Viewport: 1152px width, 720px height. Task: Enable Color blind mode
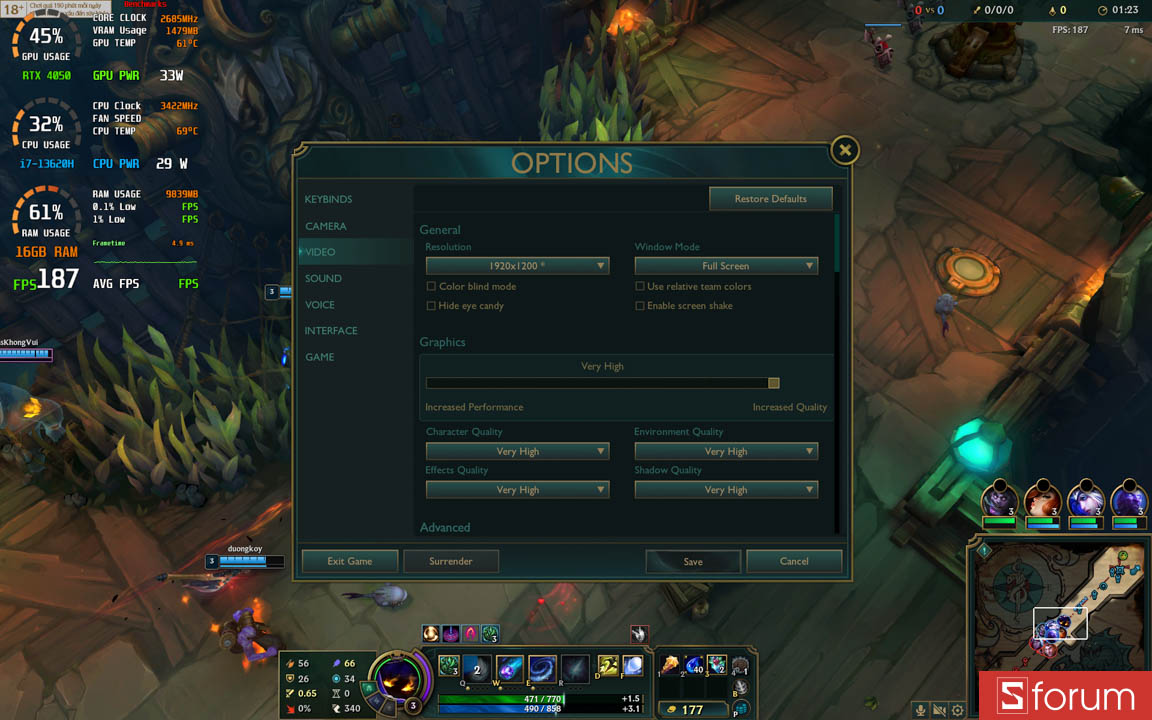click(431, 287)
